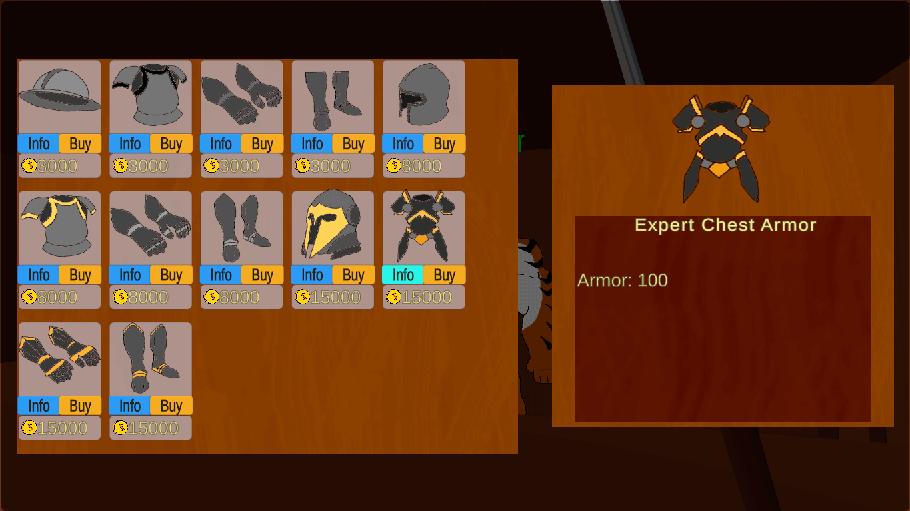View info for the gold-faced helmet
The height and width of the screenshot is (511, 910).
click(x=312, y=274)
